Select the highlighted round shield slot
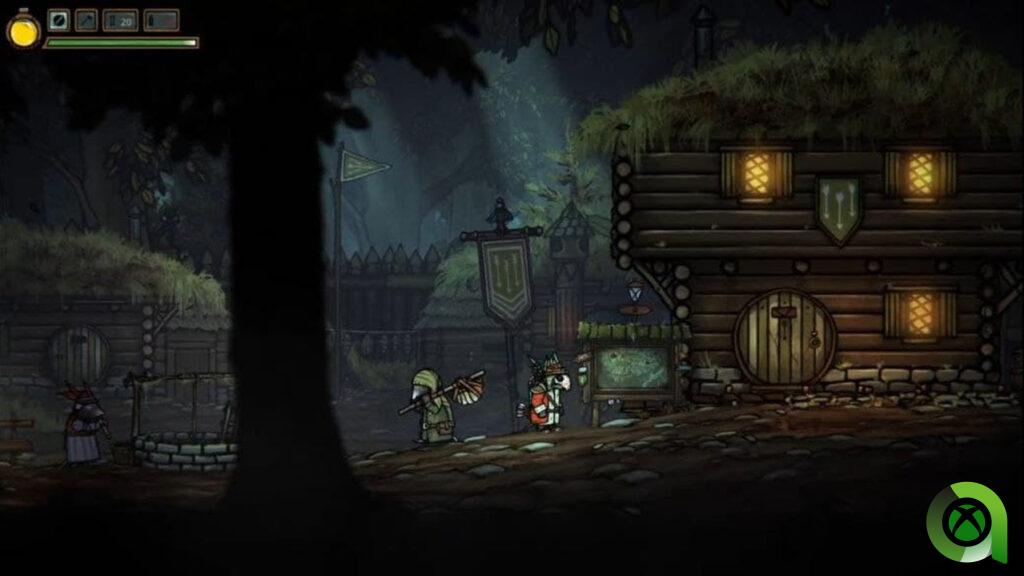The width and height of the screenshot is (1024, 576). tap(59, 20)
